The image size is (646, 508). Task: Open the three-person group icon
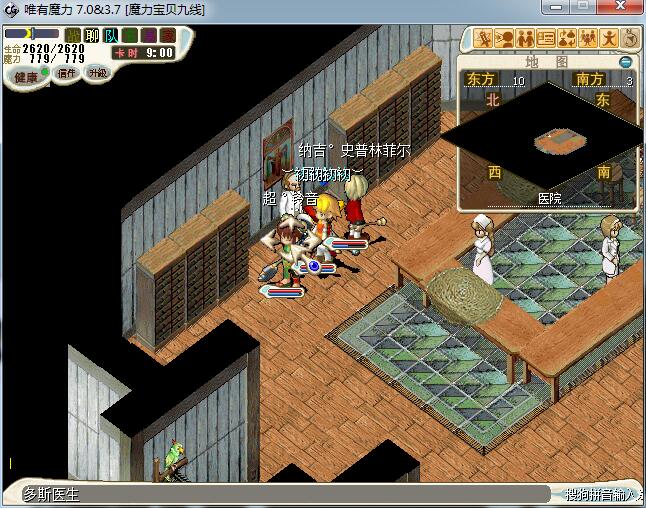588,39
